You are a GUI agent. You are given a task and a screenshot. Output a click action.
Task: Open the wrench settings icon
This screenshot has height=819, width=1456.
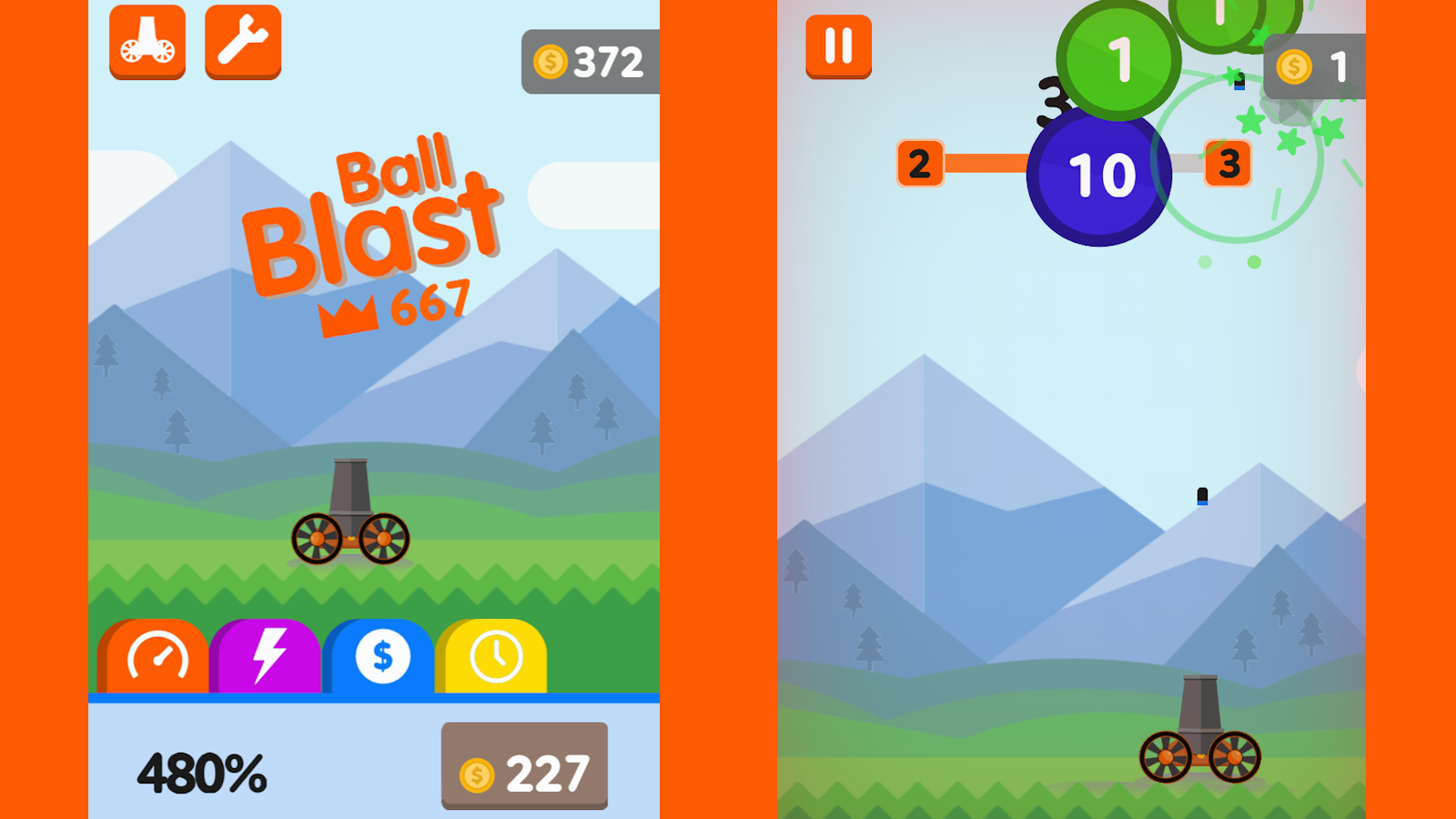243,39
